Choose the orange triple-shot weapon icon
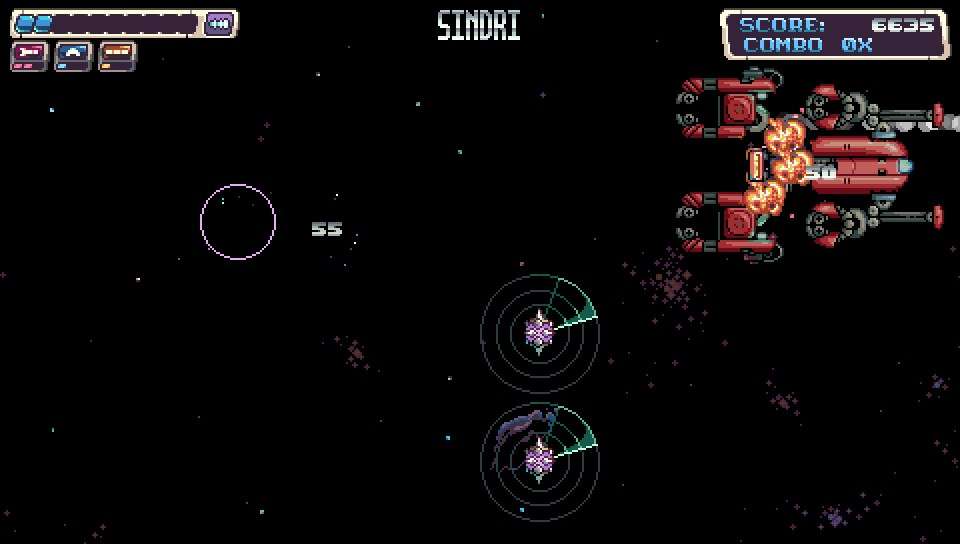Image resolution: width=960 pixels, height=544 pixels. tap(117, 54)
